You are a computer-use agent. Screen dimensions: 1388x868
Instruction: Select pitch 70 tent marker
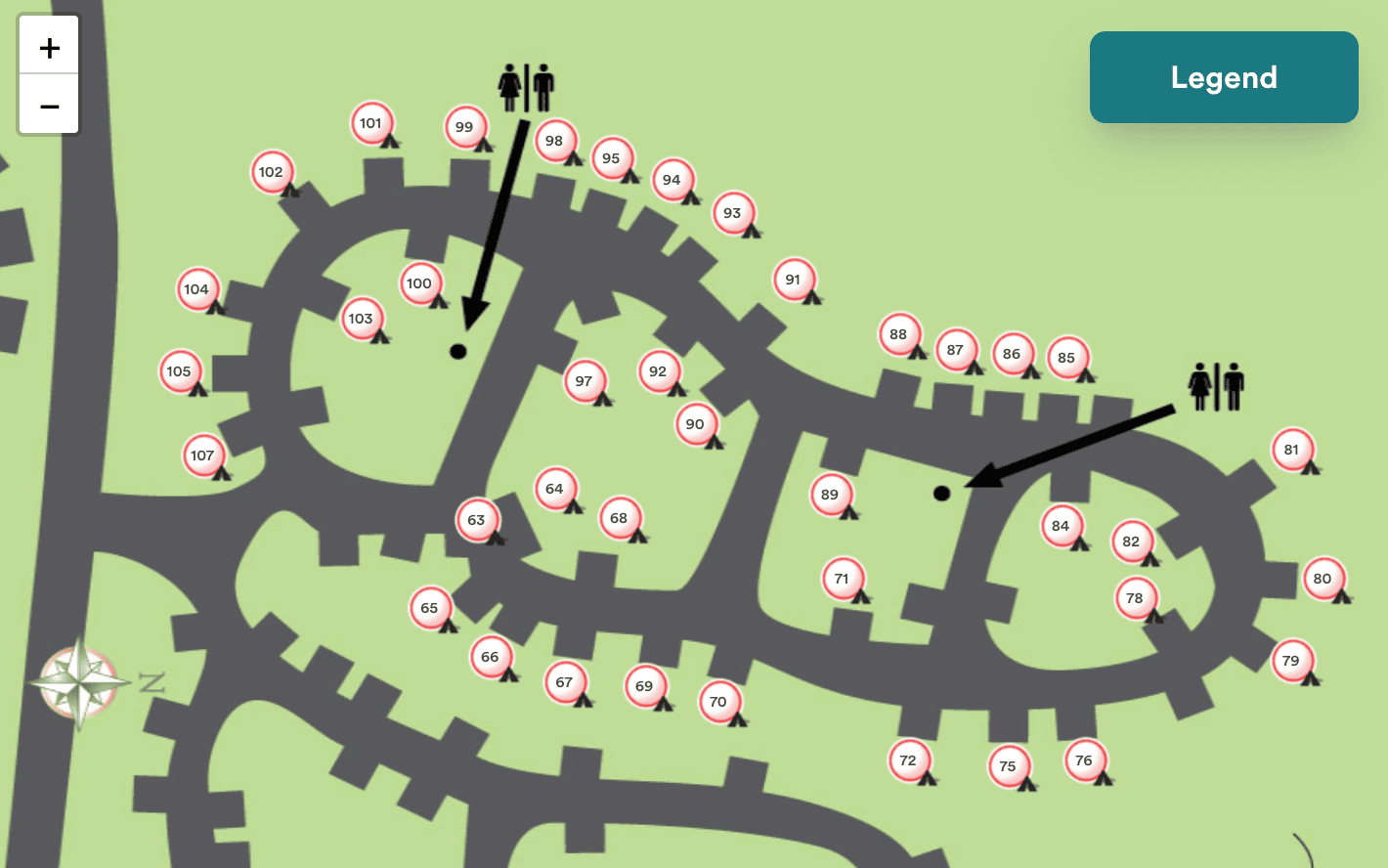click(x=717, y=701)
